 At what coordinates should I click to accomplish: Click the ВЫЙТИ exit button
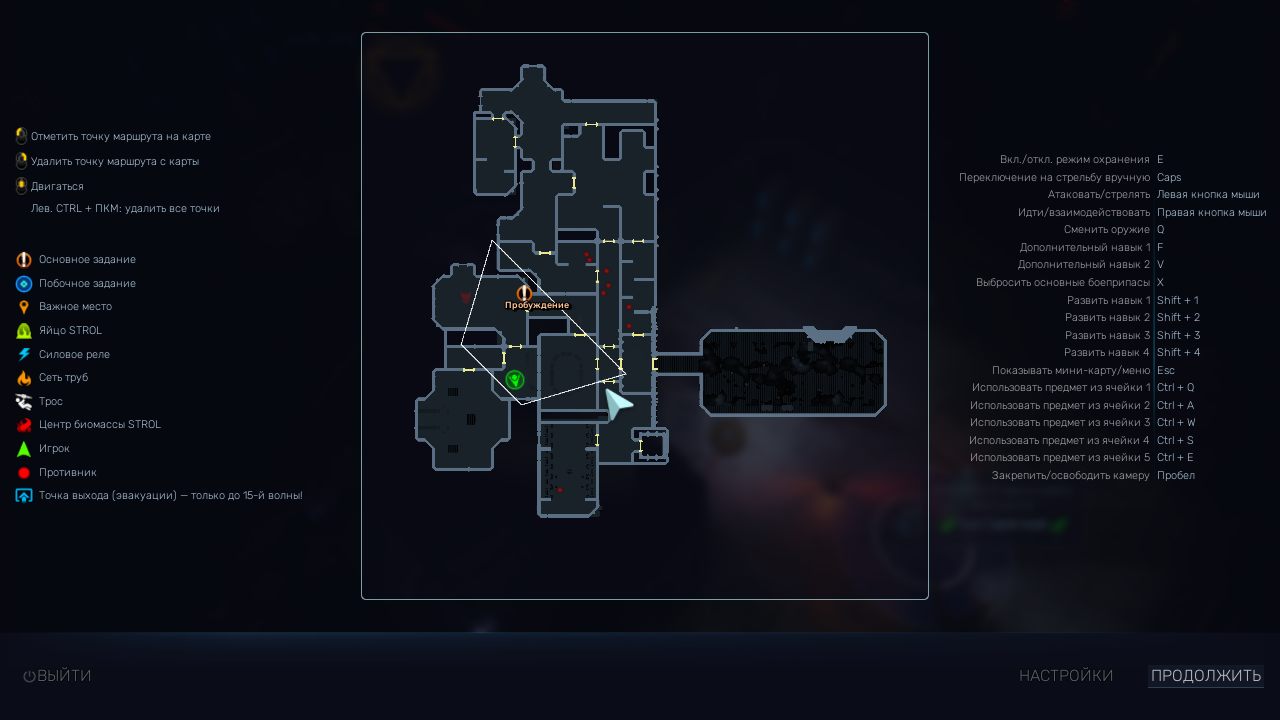[x=58, y=676]
